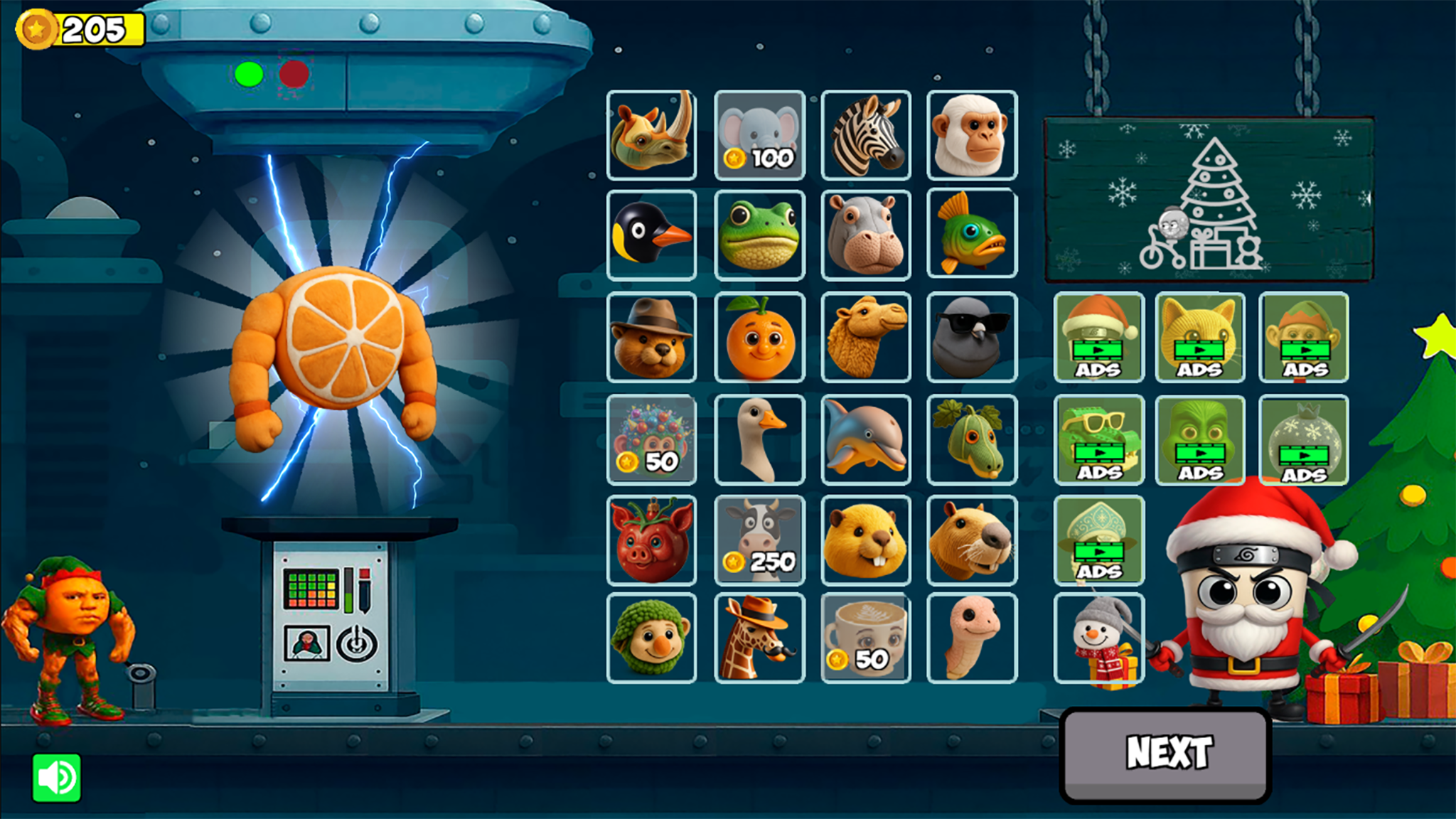Select the zebra character
The image size is (1456, 819).
pos(866,135)
